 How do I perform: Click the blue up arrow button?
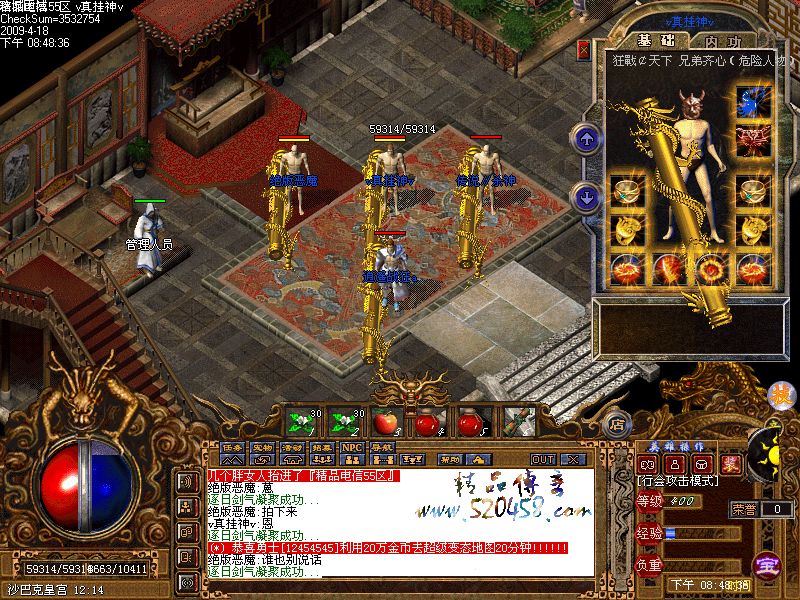click(x=586, y=139)
